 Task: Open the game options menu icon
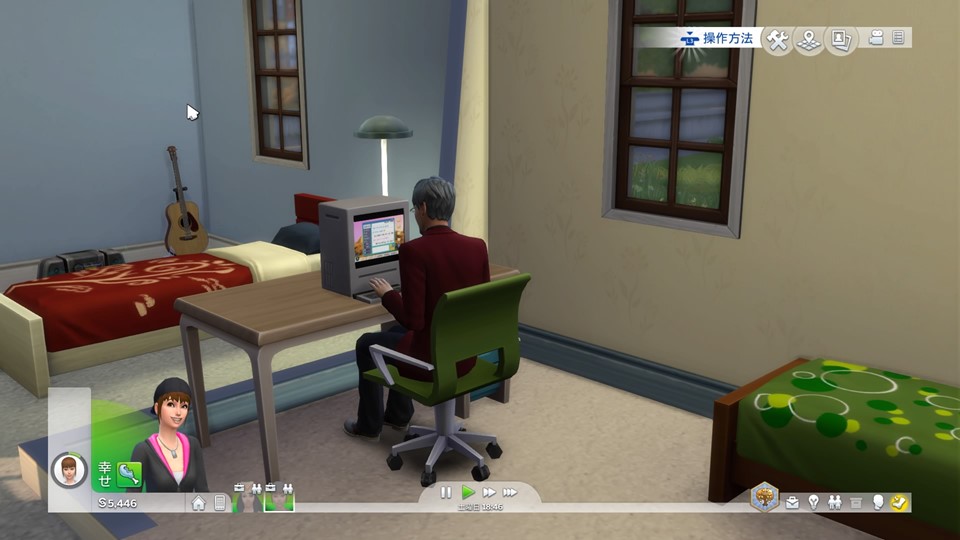(x=898, y=38)
